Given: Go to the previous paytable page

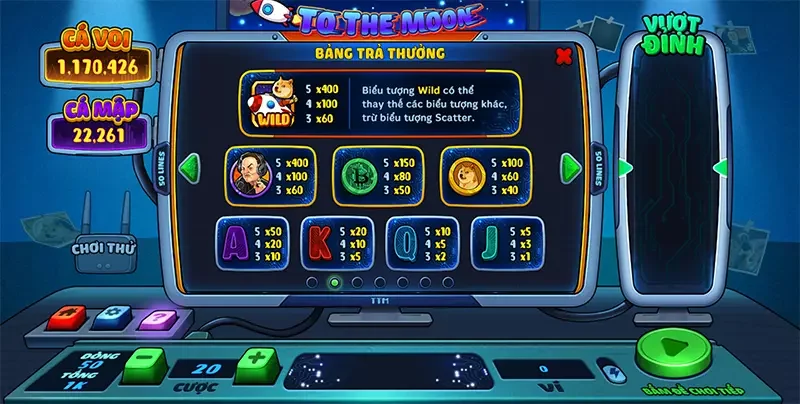Looking at the screenshot, I should click(x=187, y=167).
